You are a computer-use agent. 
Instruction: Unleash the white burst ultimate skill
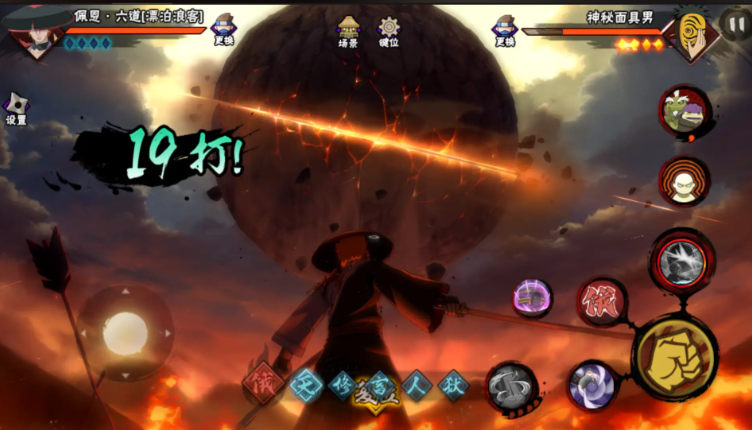point(682,262)
